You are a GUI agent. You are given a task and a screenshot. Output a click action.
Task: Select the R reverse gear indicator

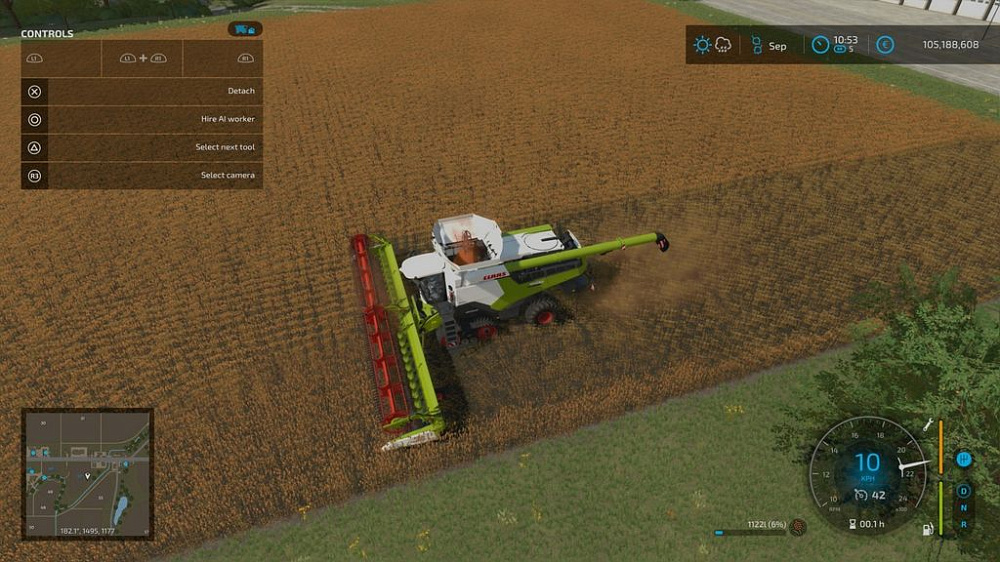click(x=964, y=524)
